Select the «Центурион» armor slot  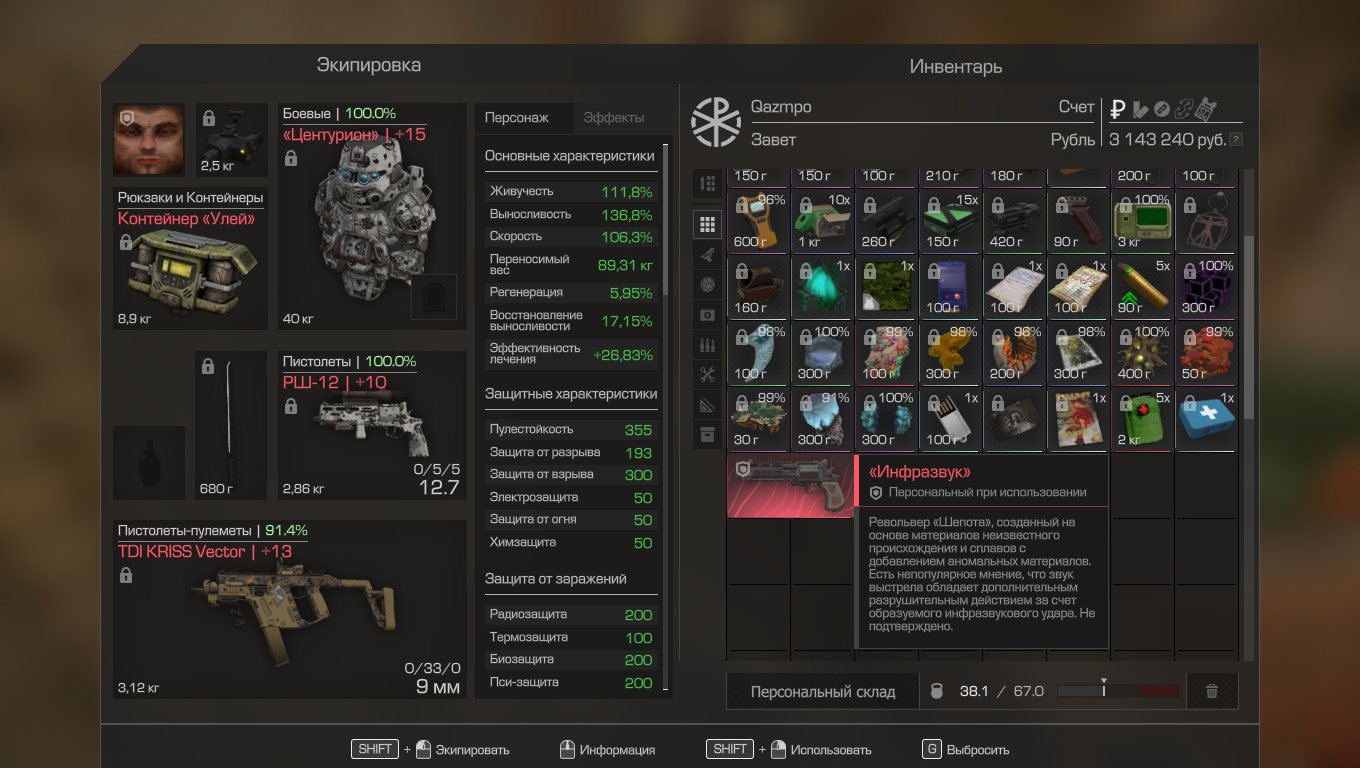tap(372, 216)
